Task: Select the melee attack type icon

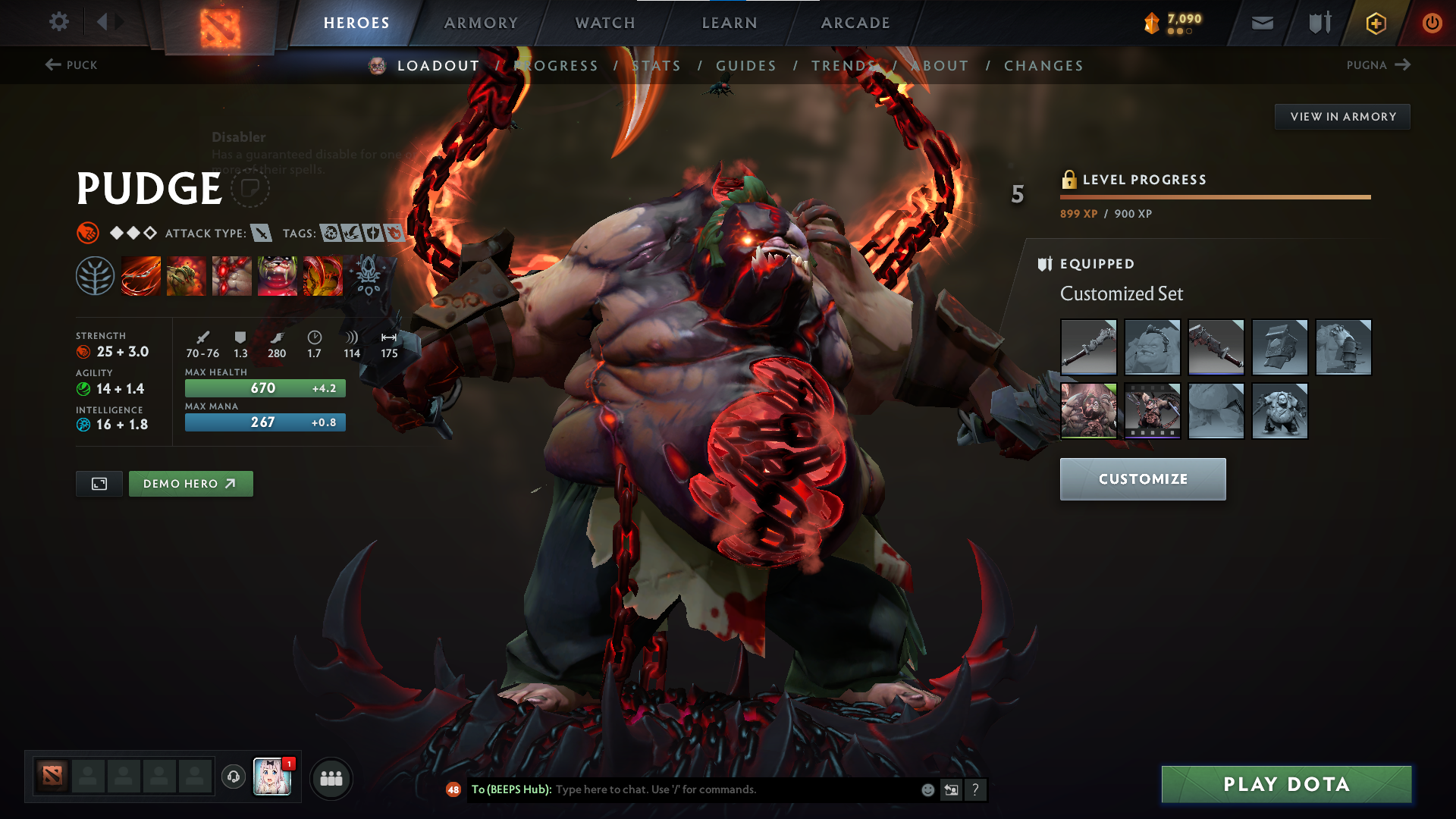Action: 262,233
